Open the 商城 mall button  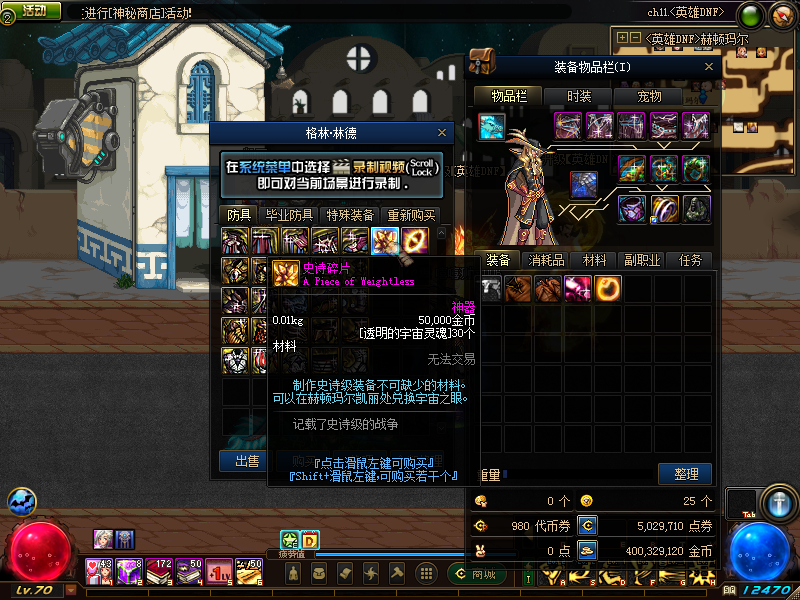tap(475, 574)
